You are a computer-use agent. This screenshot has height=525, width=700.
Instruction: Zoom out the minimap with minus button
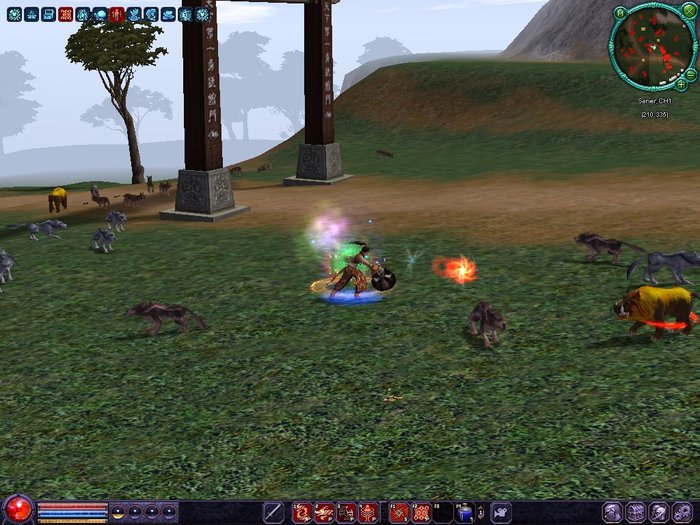point(691,75)
